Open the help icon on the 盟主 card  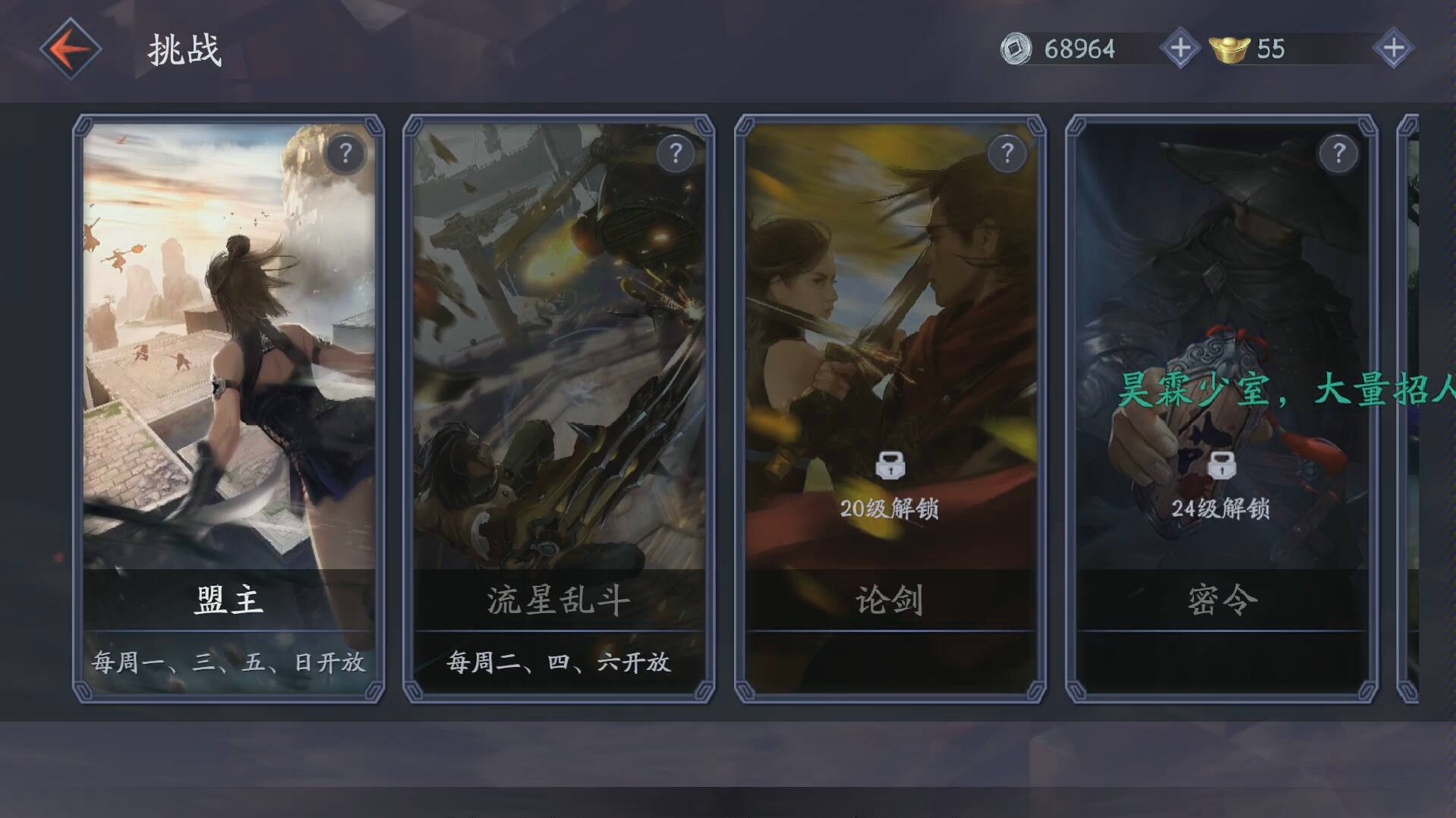click(346, 153)
